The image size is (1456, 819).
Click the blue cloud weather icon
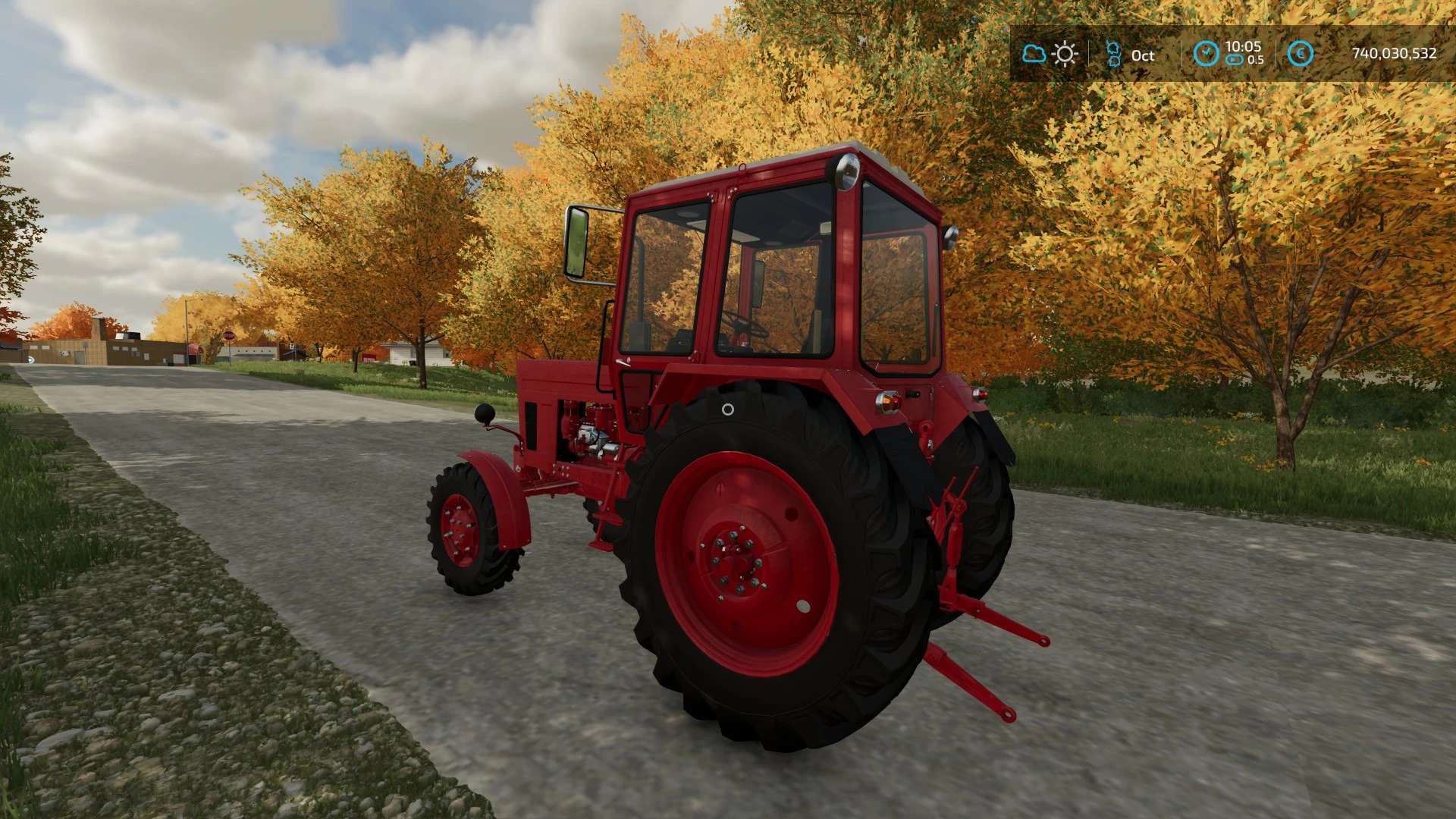(x=1034, y=54)
